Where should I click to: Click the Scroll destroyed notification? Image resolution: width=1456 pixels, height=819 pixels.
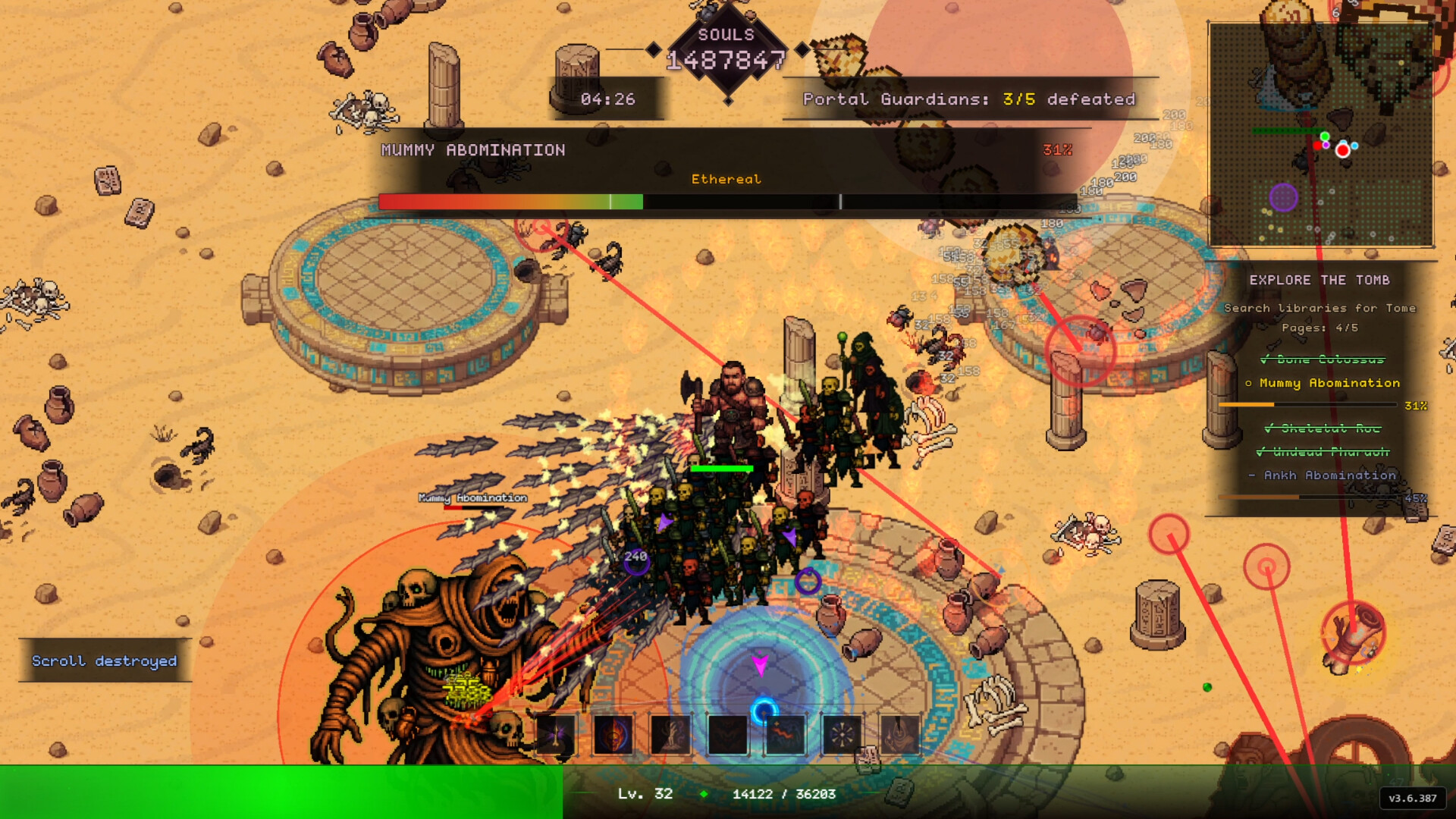104,661
